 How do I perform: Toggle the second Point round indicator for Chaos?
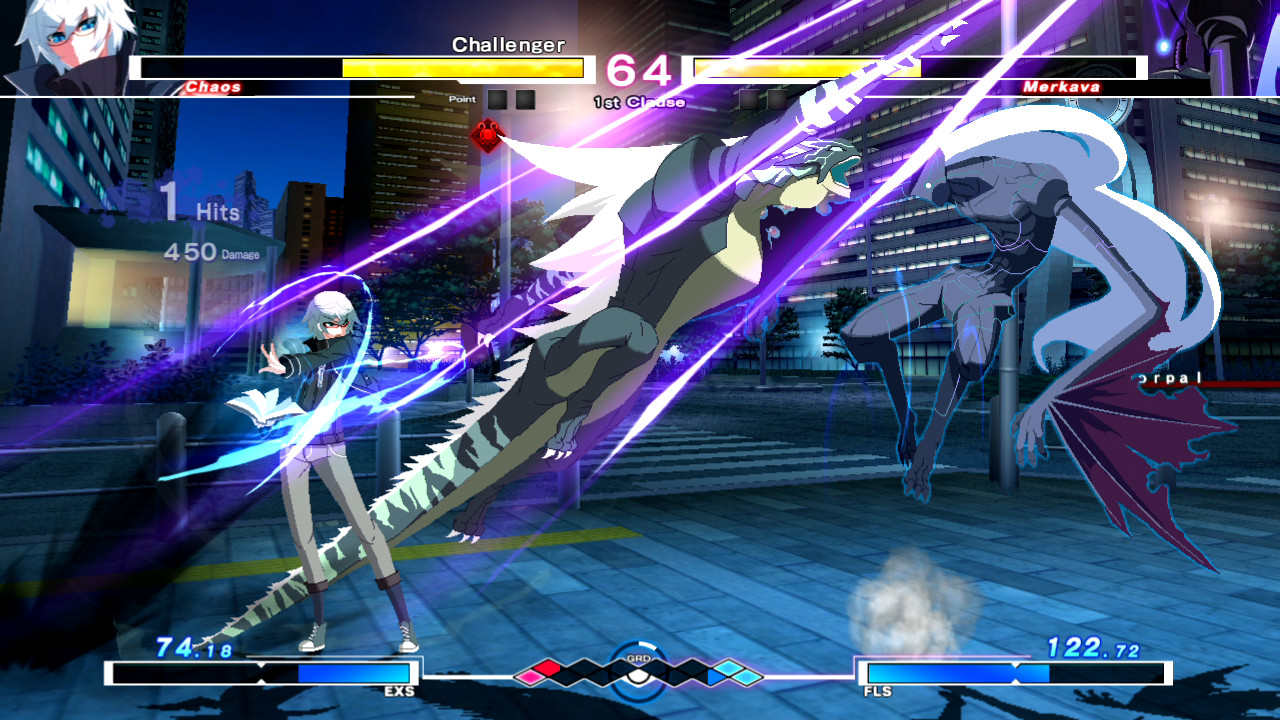click(x=525, y=99)
